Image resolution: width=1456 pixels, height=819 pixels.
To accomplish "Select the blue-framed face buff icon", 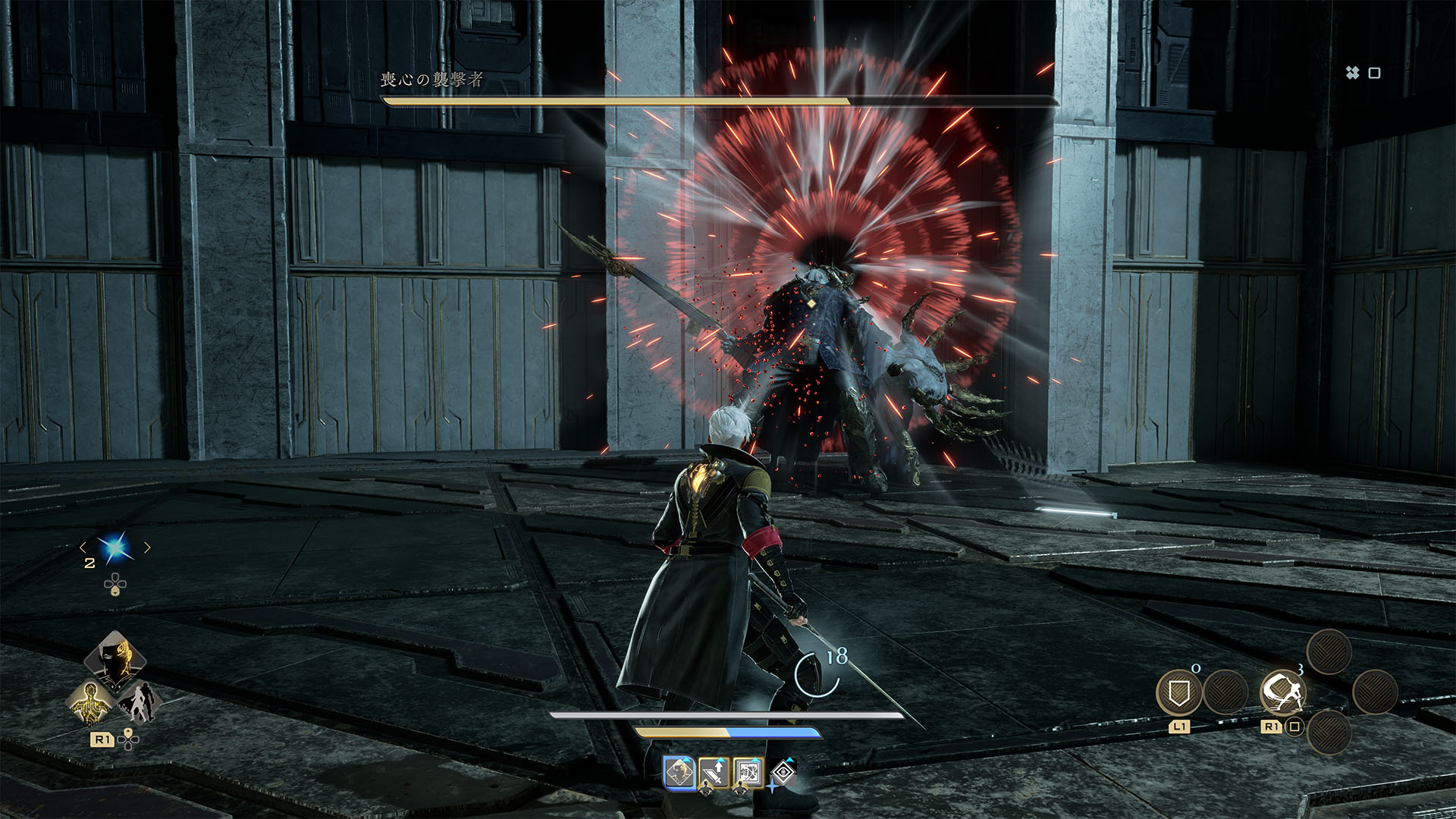I will point(679,773).
